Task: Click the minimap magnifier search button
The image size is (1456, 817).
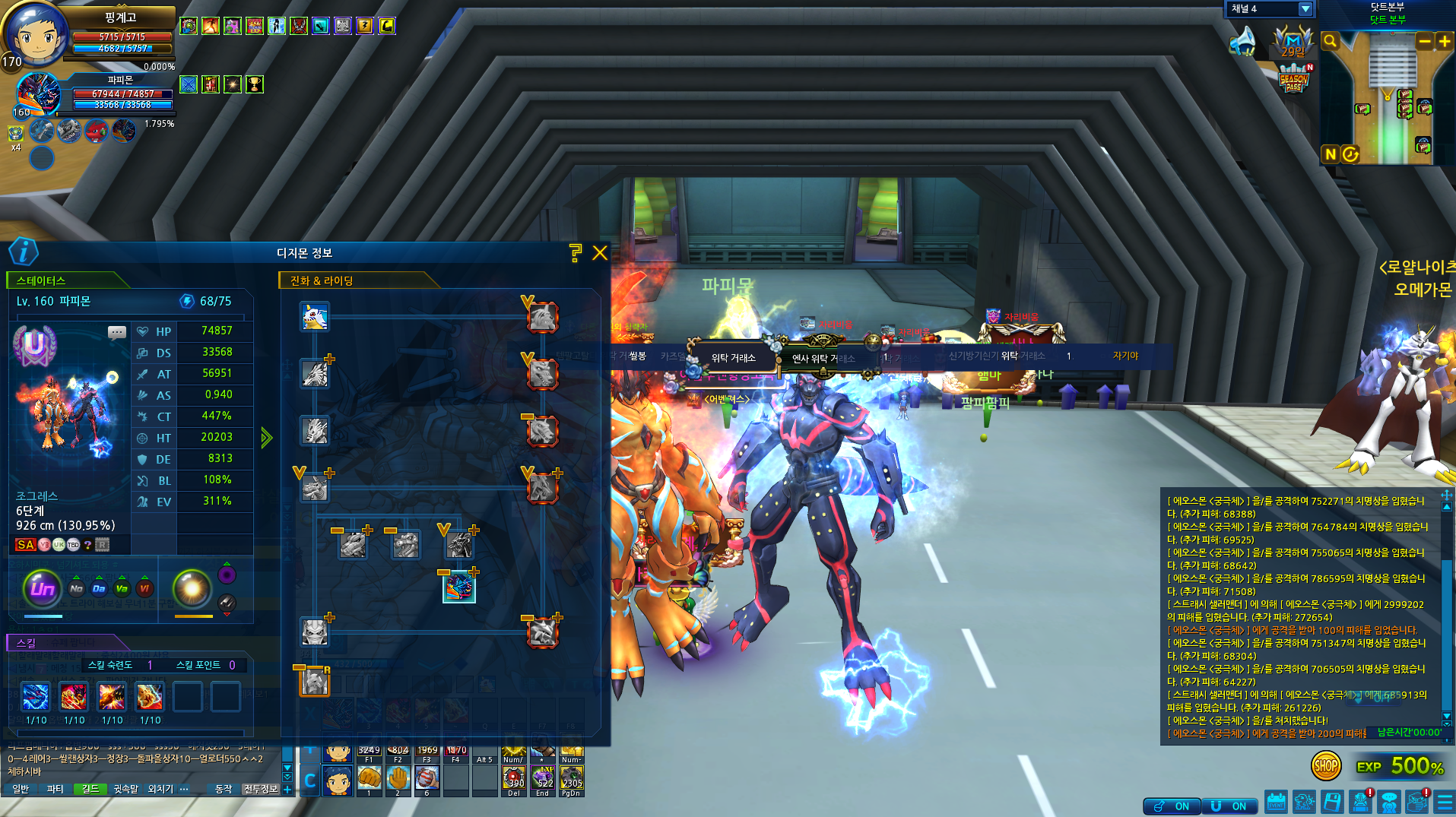Action: coord(1330,42)
